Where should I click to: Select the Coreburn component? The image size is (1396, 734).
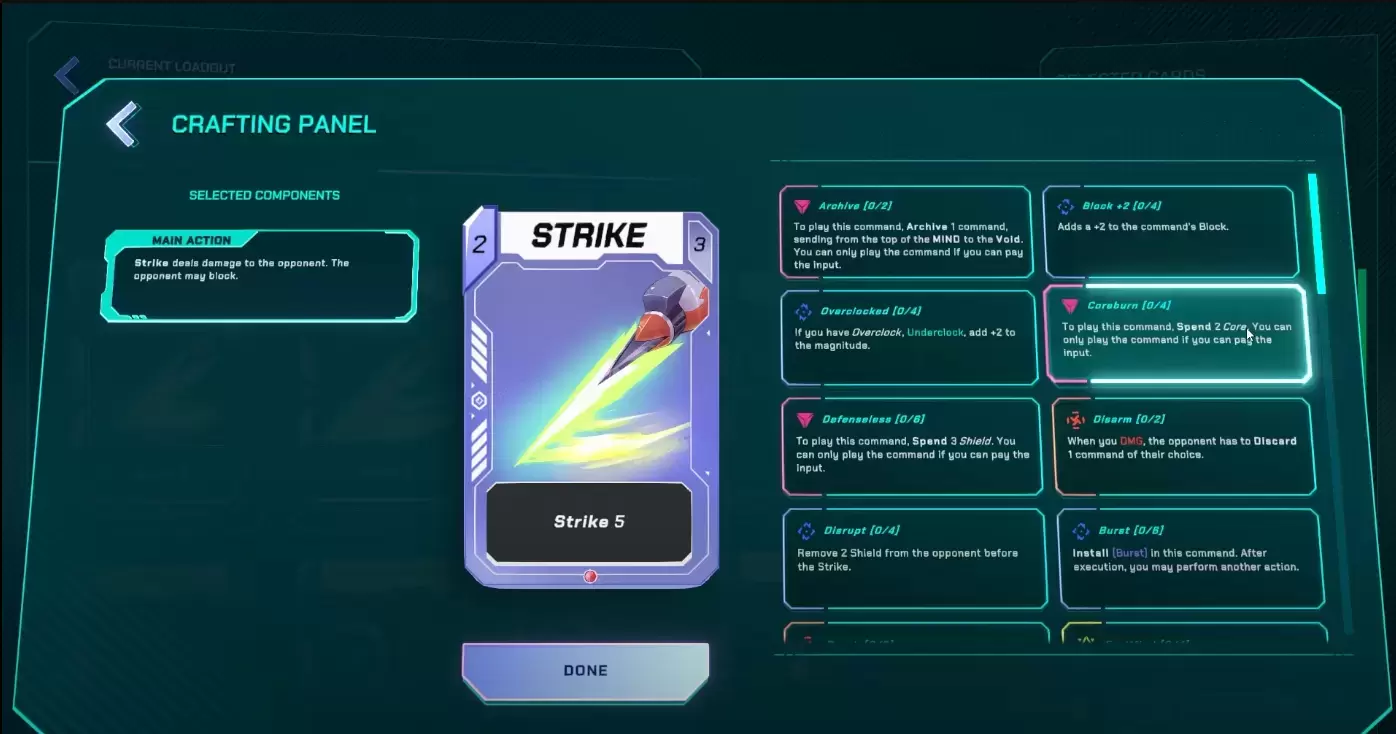pyautogui.click(x=1175, y=334)
